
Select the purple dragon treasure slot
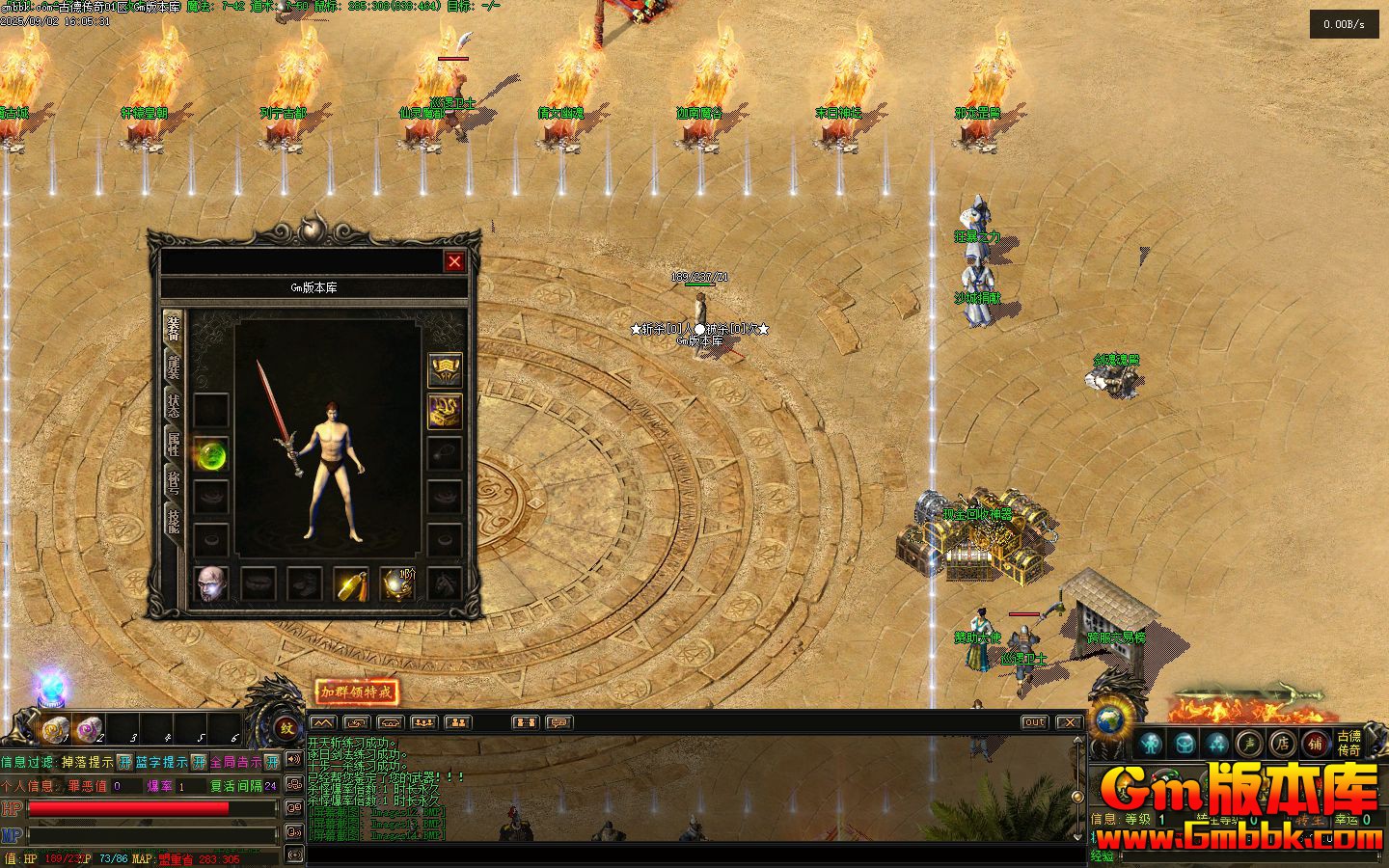coord(445,411)
